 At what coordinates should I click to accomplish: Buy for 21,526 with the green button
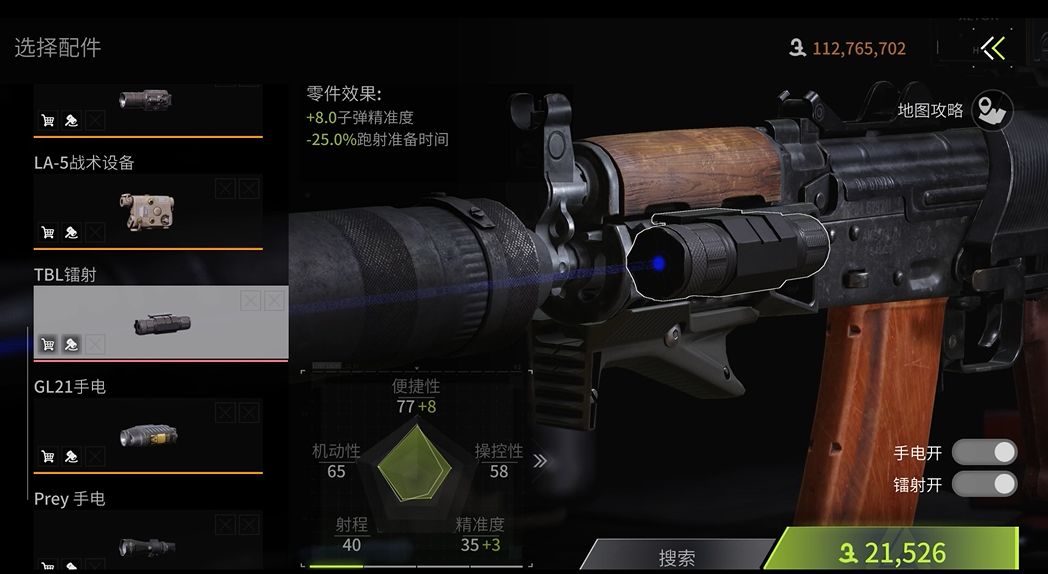coord(895,552)
